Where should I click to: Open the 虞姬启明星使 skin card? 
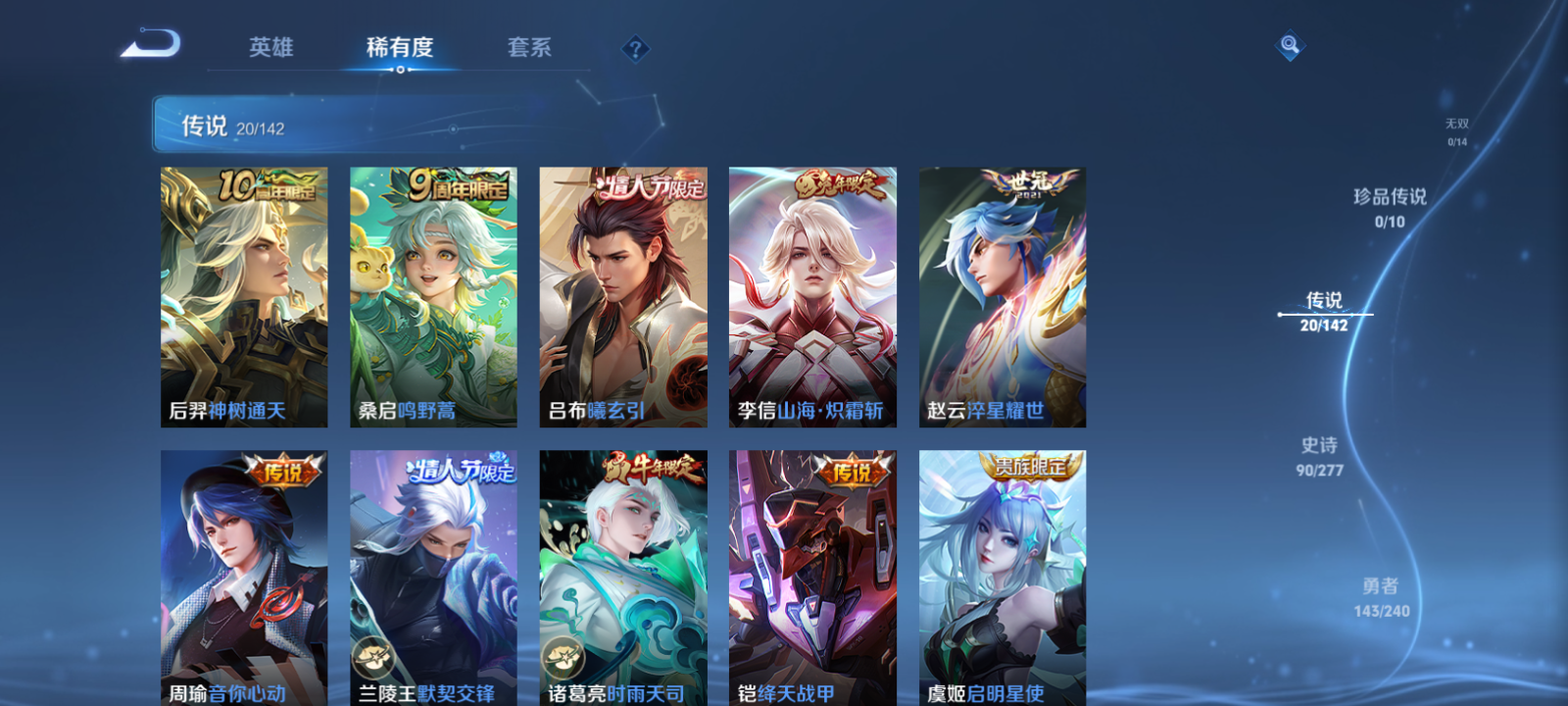click(1001, 579)
